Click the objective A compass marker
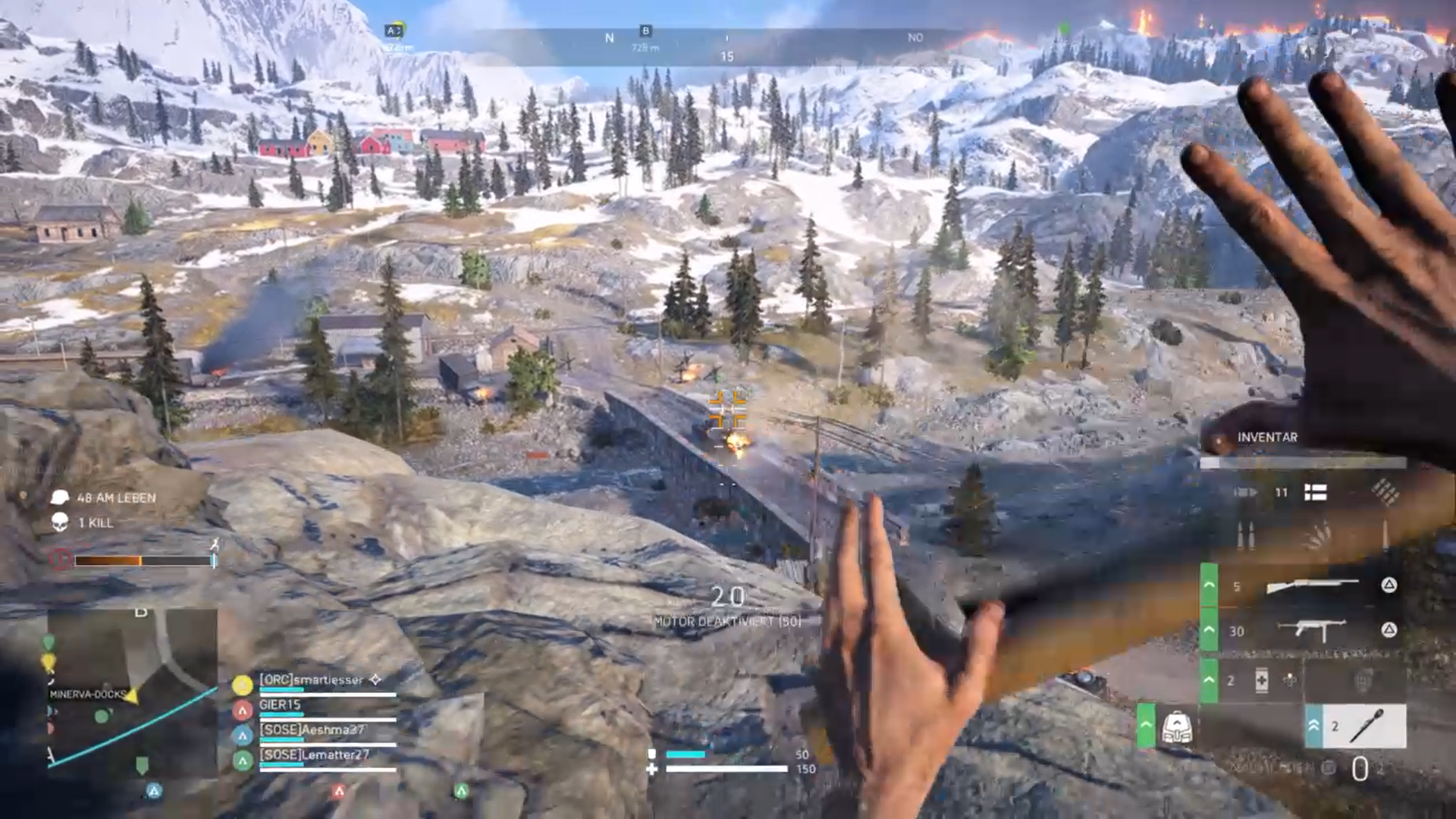The height and width of the screenshot is (819, 1456). pyautogui.click(x=394, y=31)
